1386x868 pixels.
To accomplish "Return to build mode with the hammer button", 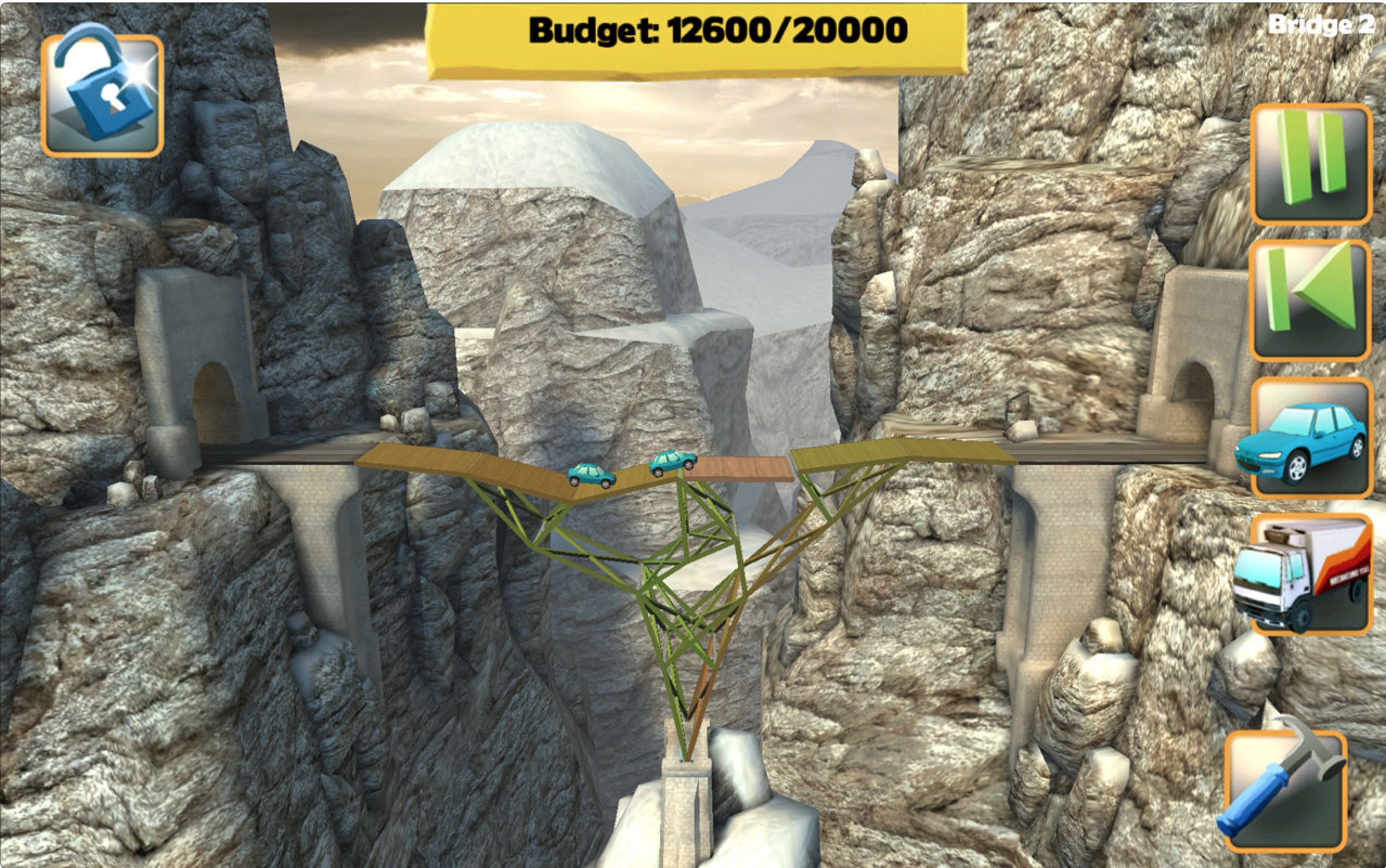I will (x=1285, y=791).
